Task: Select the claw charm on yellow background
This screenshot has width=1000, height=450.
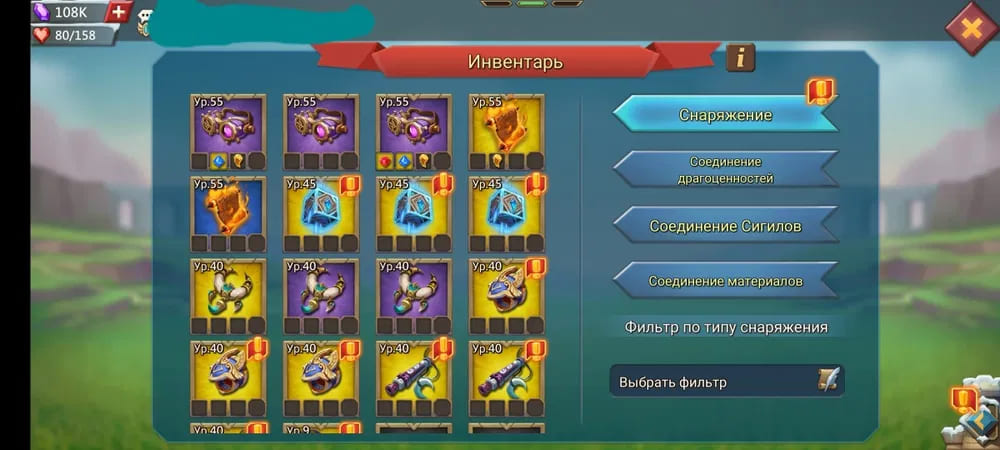Action: (x=228, y=290)
